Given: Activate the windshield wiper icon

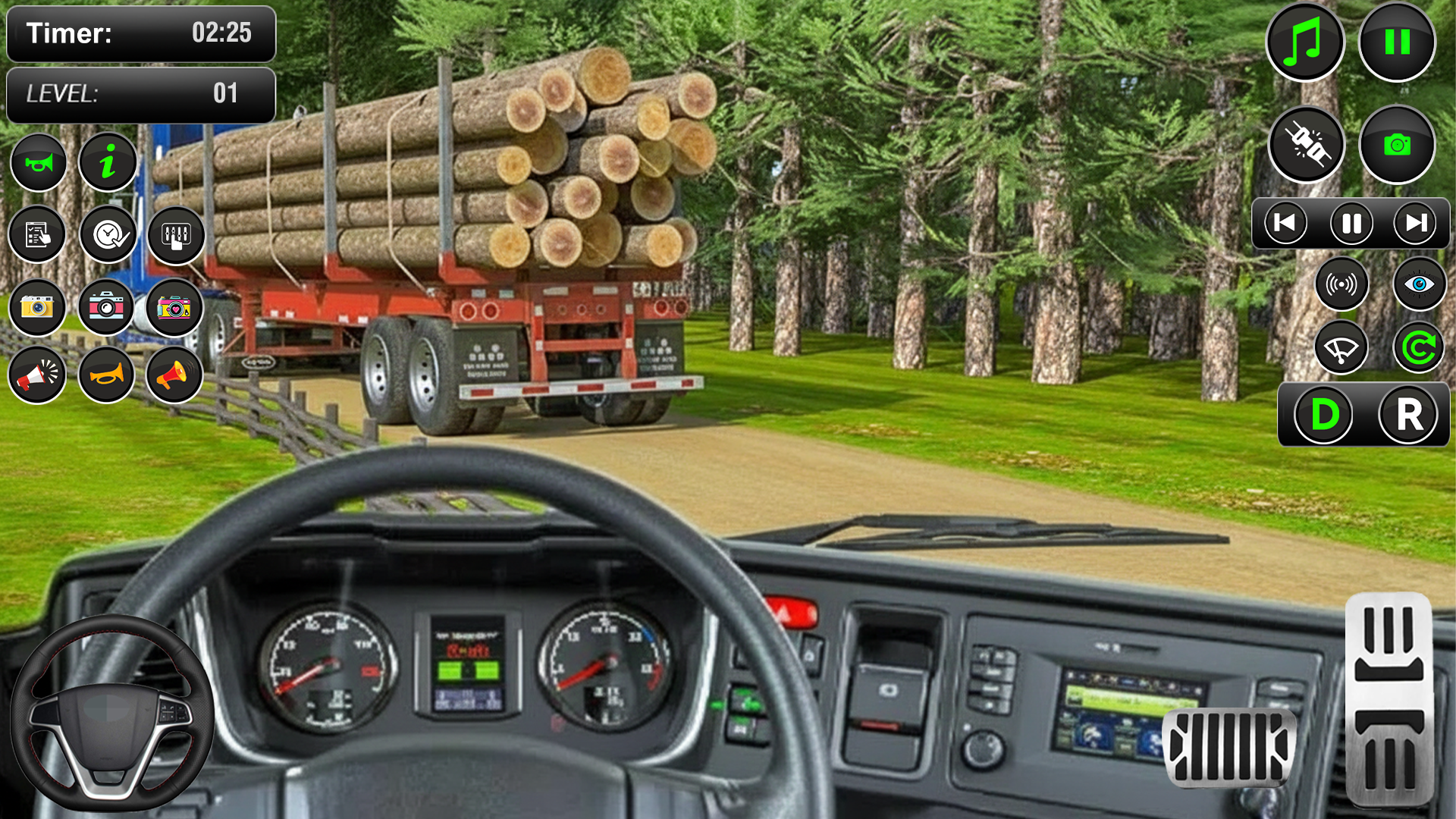Looking at the screenshot, I should [x=1342, y=347].
